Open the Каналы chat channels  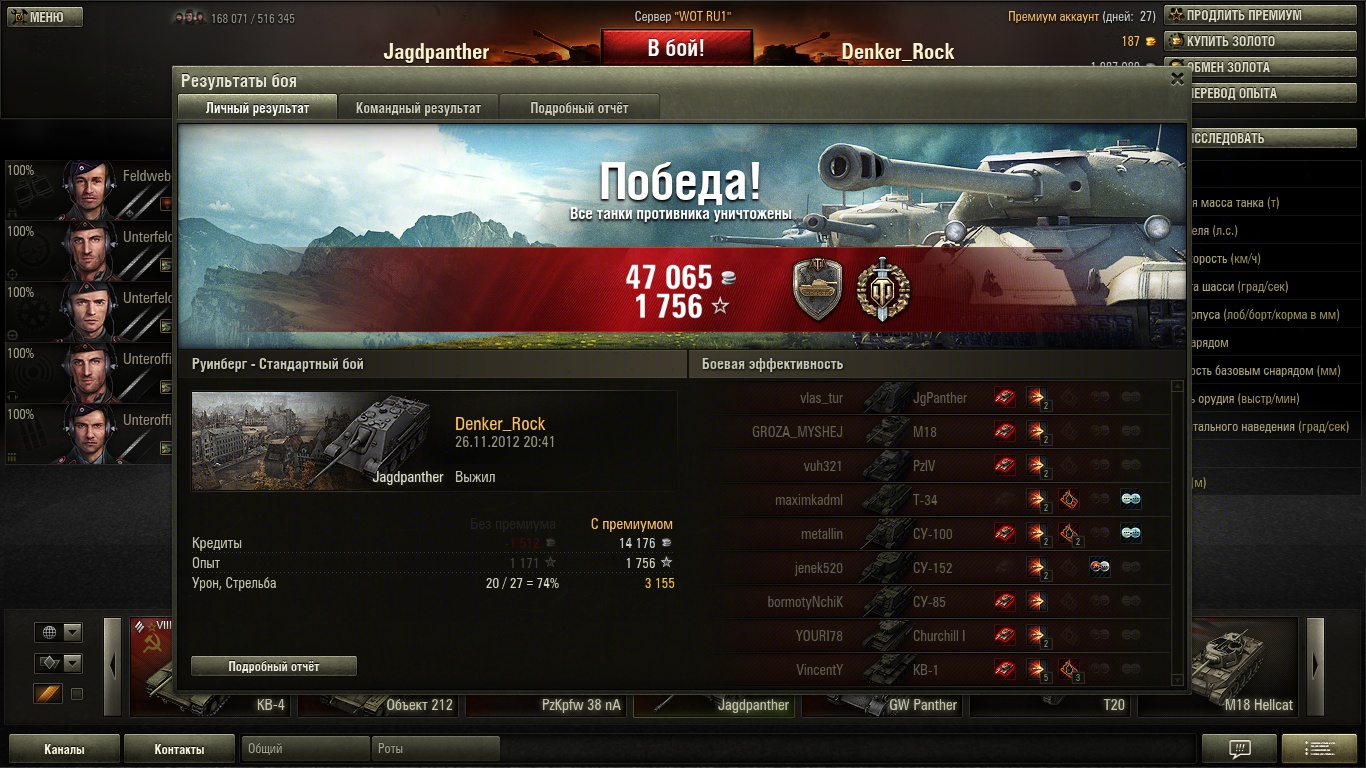click(x=64, y=749)
